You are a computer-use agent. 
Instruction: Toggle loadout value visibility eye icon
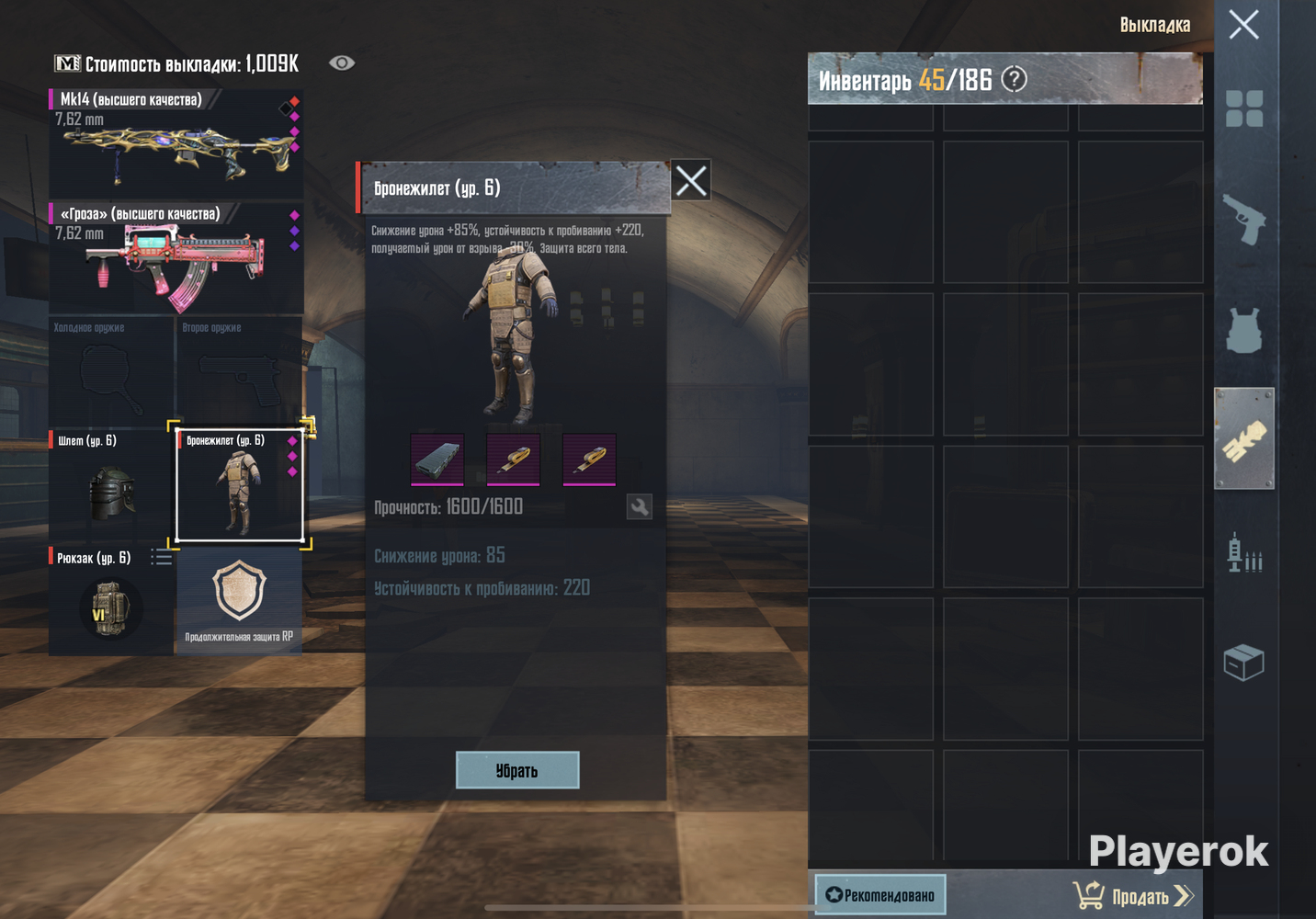tap(342, 62)
